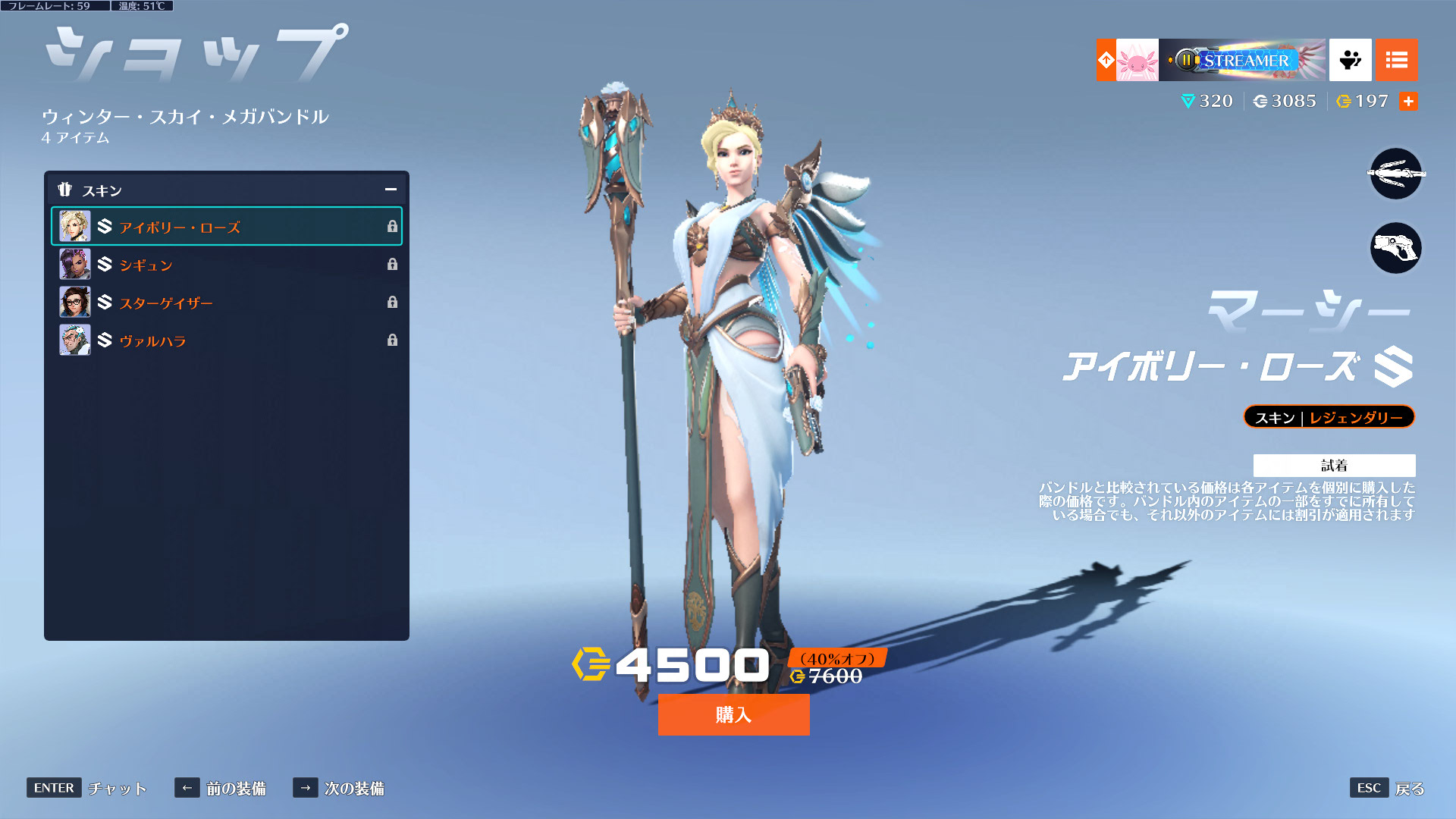This screenshot has height=819, width=1456.
Task: Open the orange list menu button
Action: click(x=1396, y=60)
